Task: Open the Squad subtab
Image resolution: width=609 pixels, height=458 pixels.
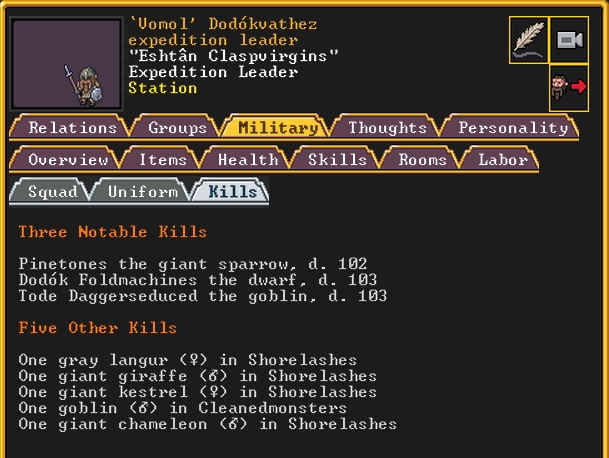Action: coord(52,191)
